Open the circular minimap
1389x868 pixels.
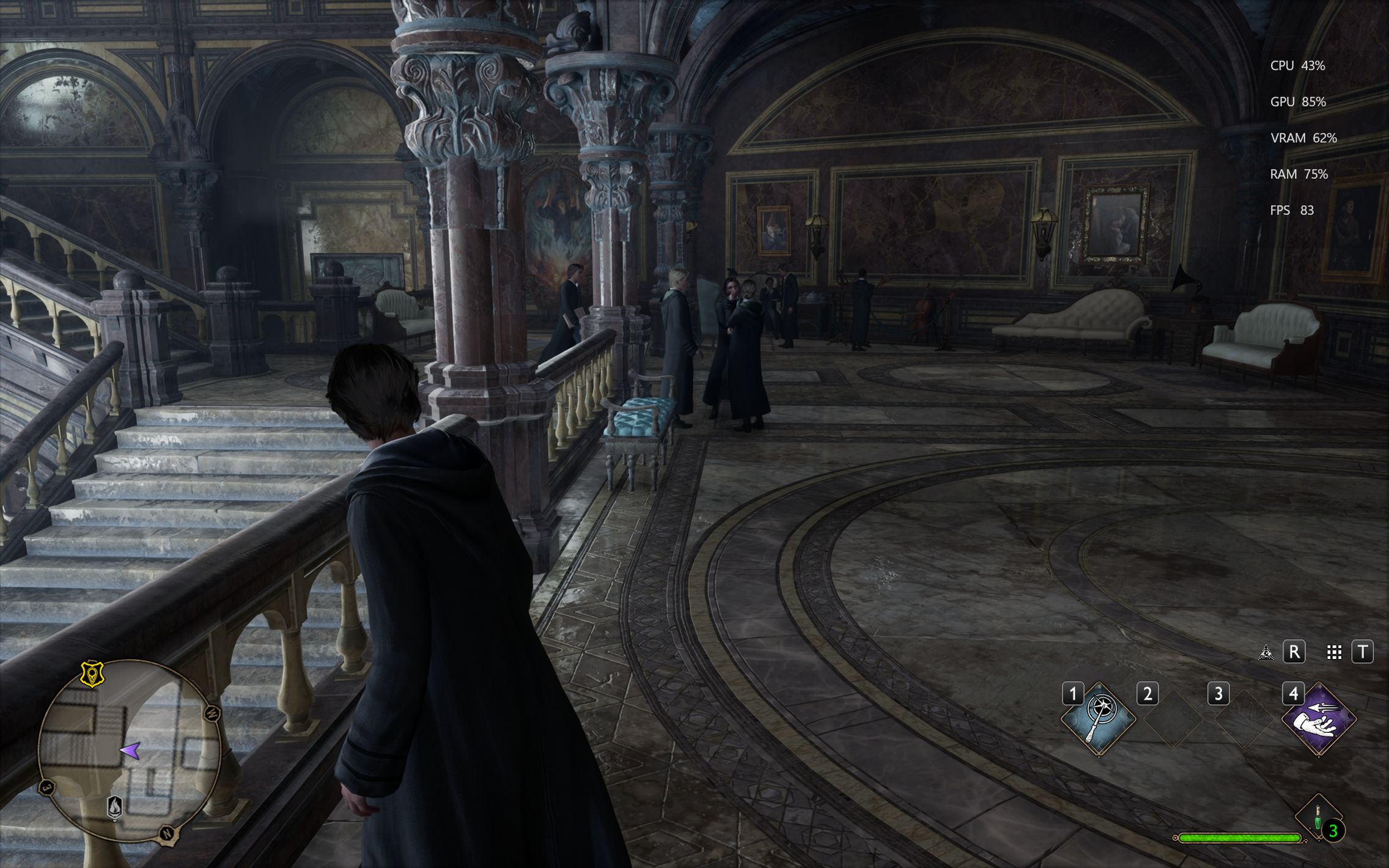pyautogui.click(x=130, y=751)
